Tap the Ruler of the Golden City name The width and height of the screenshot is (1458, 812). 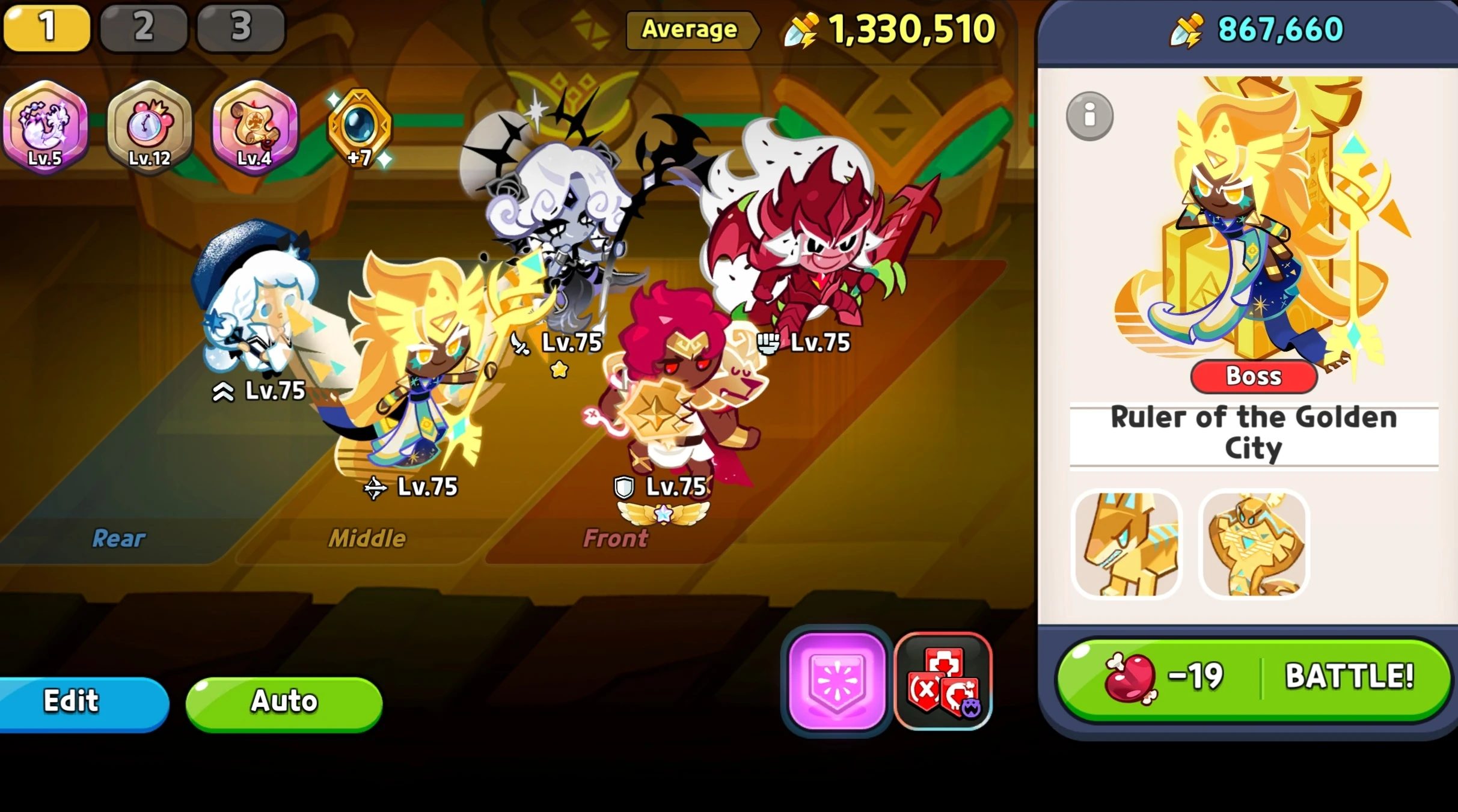(x=1254, y=432)
